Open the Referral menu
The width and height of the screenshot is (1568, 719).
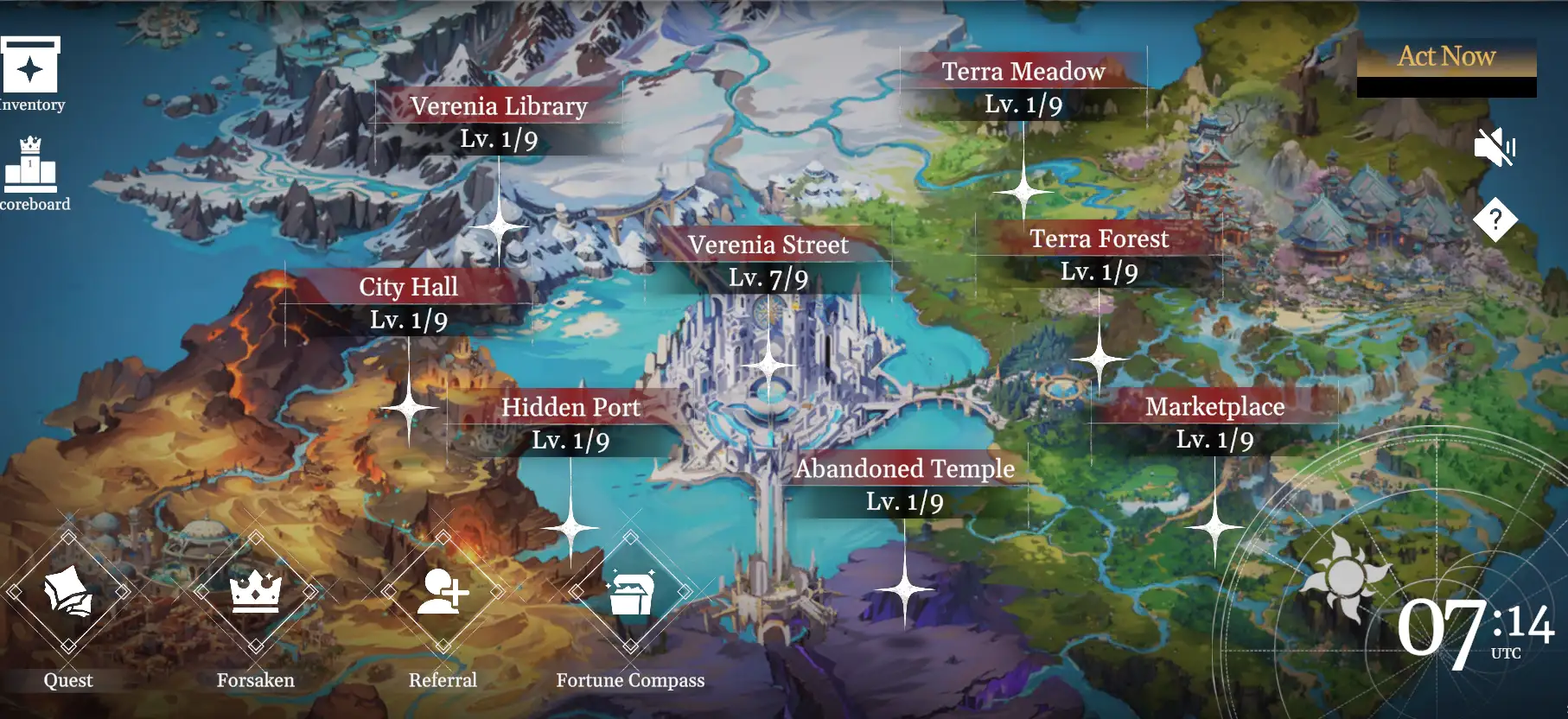click(x=443, y=593)
